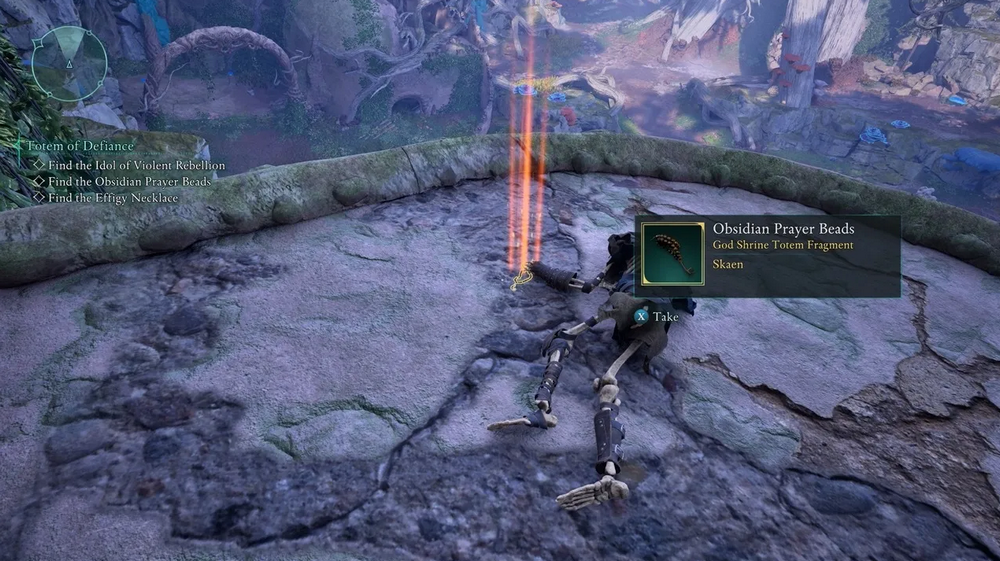Click the Idol of Violent Rebellion objective

(x=136, y=165)
